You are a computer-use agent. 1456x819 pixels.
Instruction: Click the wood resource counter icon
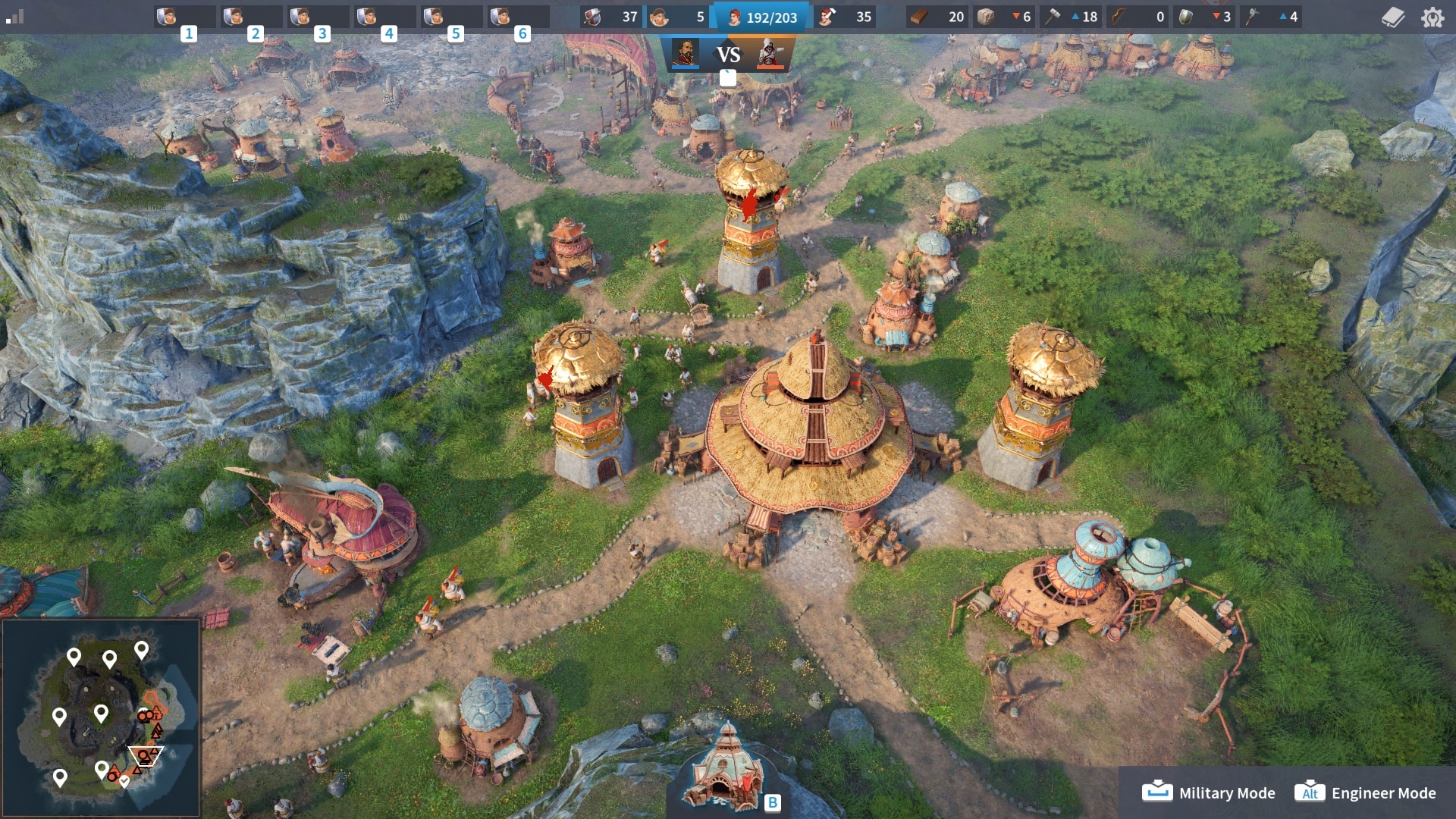coord(920,17)
